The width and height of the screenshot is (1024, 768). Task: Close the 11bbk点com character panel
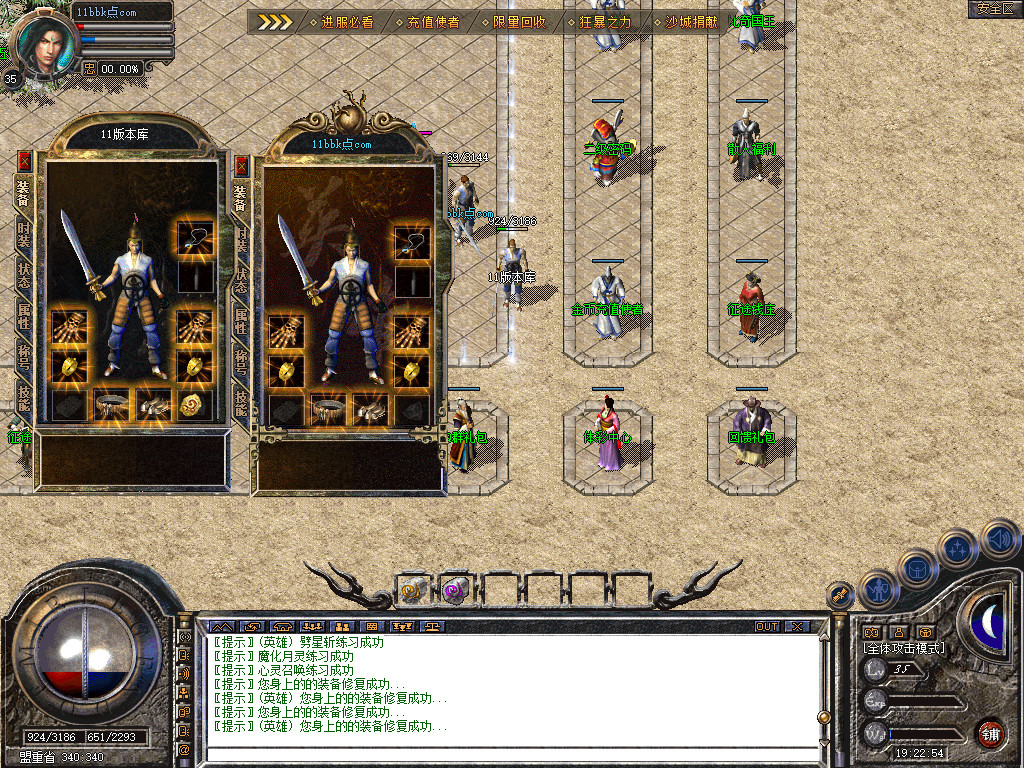tap(241, 165)
